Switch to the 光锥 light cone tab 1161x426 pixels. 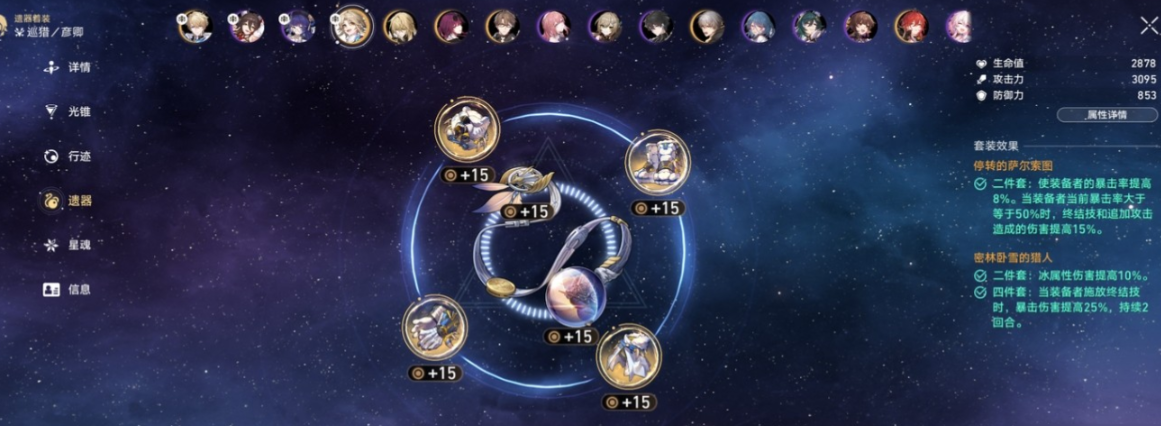(x=68, y=112)
